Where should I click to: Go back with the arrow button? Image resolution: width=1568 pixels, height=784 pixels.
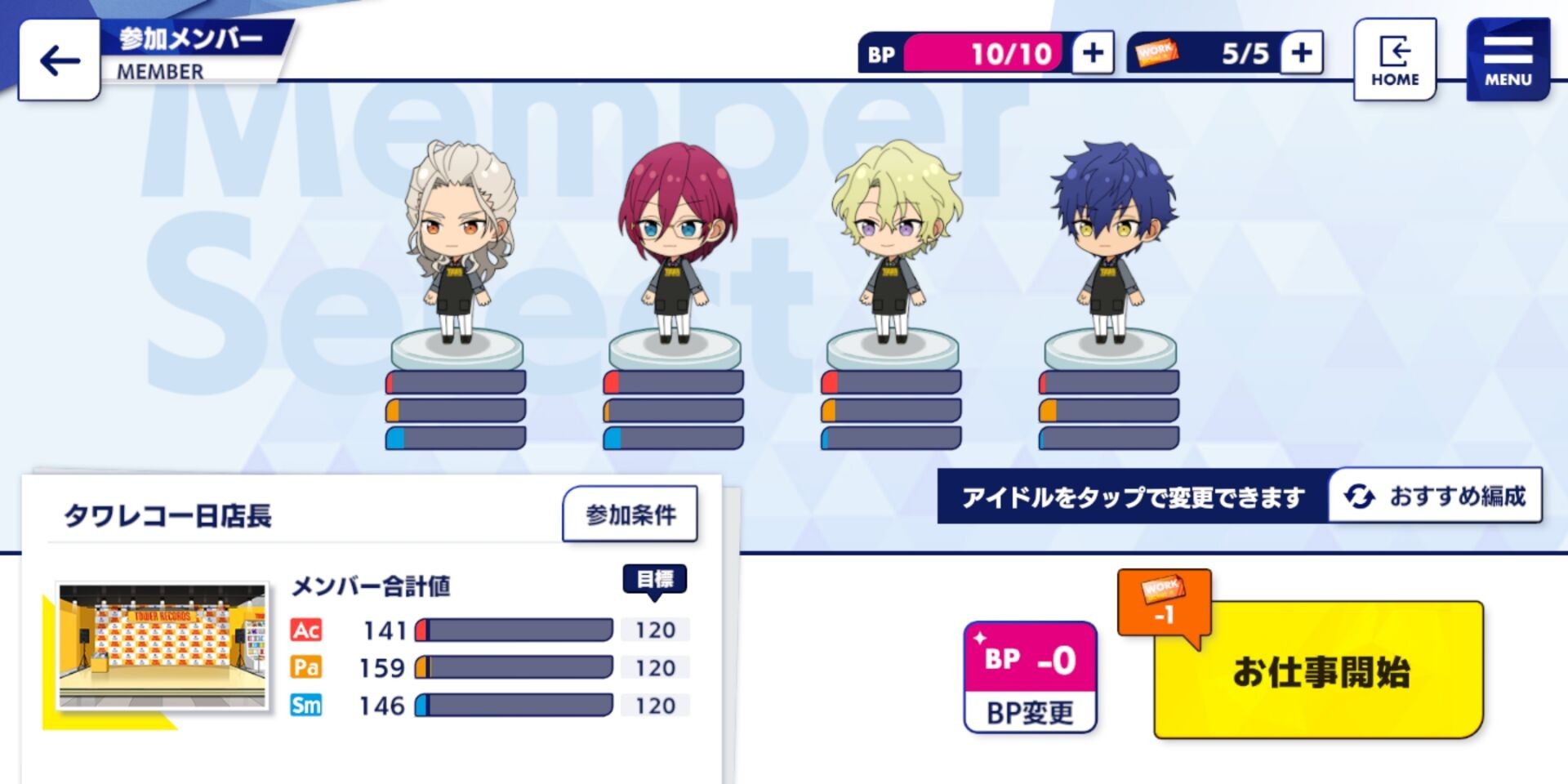60,60
